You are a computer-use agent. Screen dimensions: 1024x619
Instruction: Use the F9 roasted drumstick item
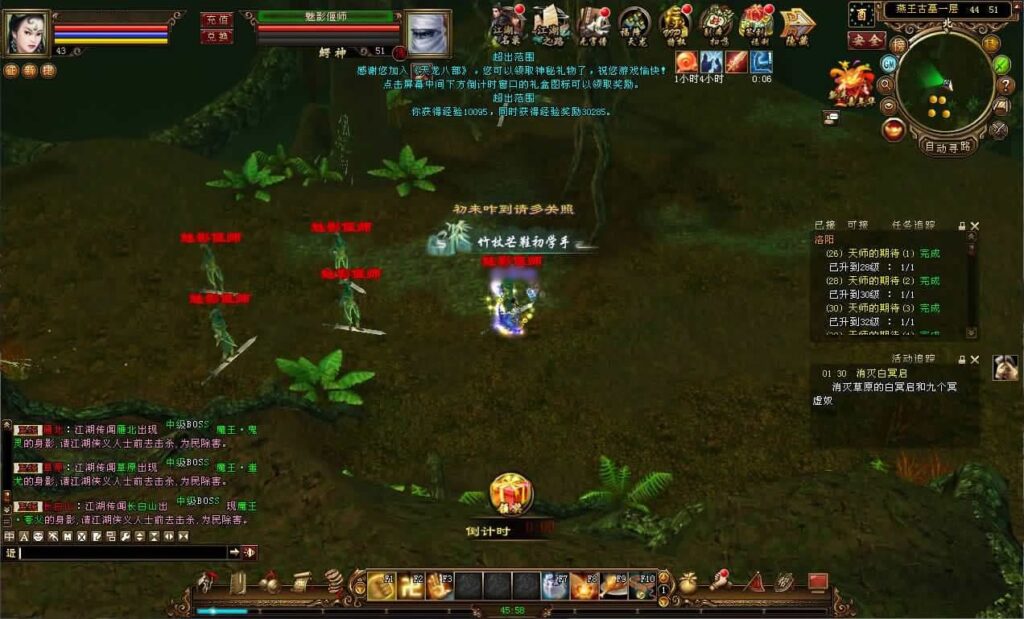coord(613,585)
